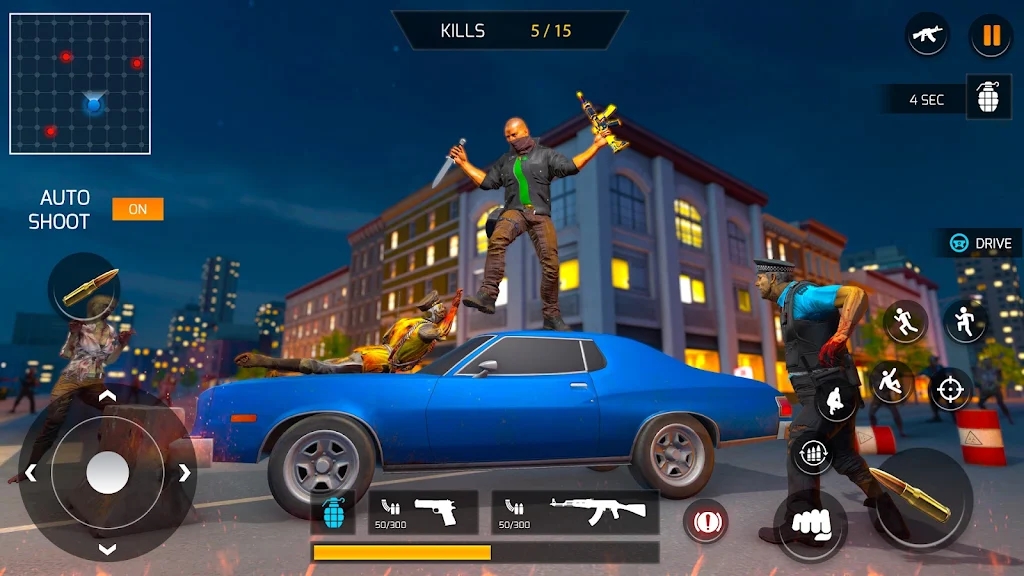Pause the game with the orange pause button
This screenshot has height=576, width=1024.
click(x=991, y=36)
